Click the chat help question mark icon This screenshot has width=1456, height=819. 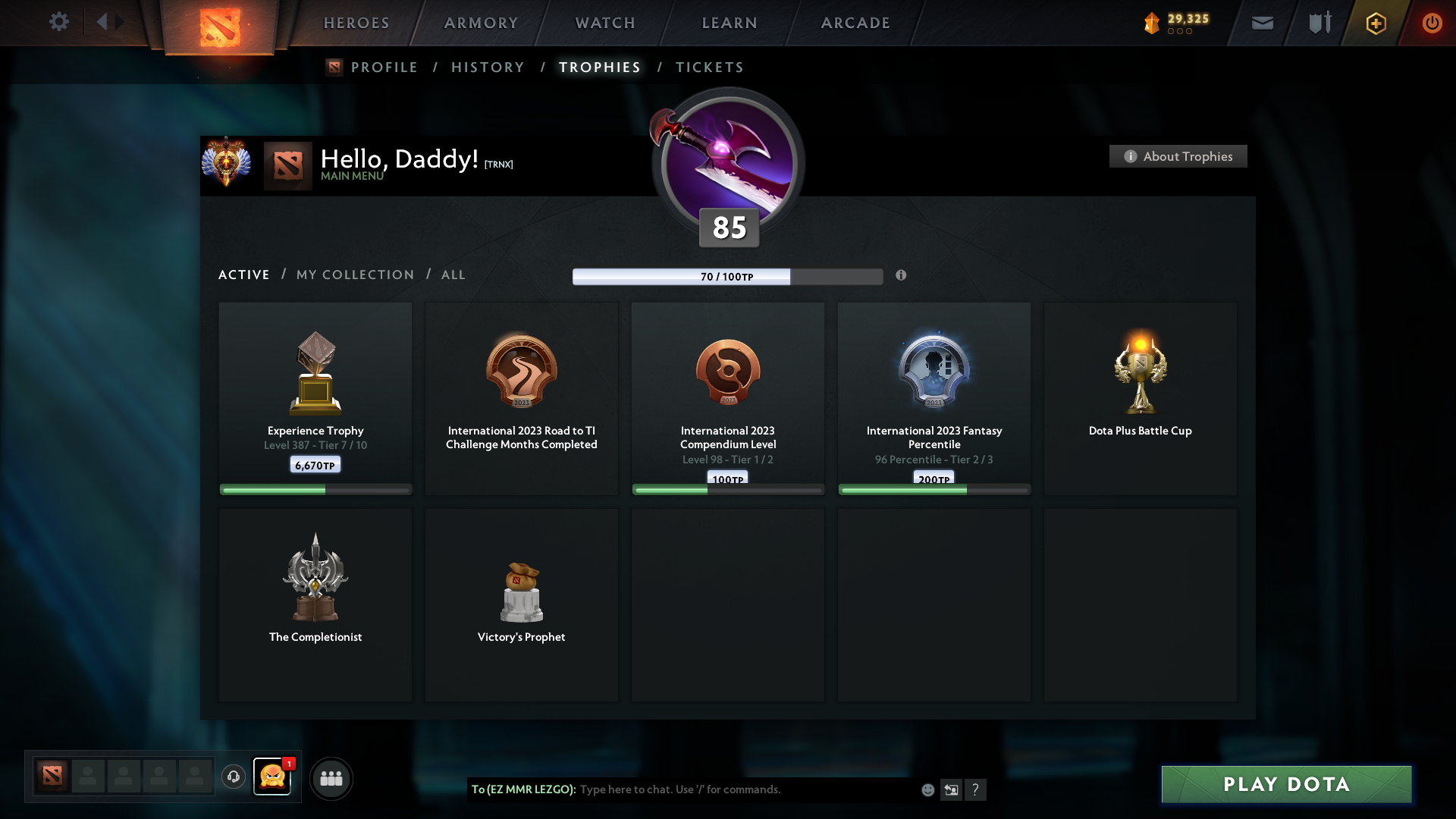(x=977, y=789)
